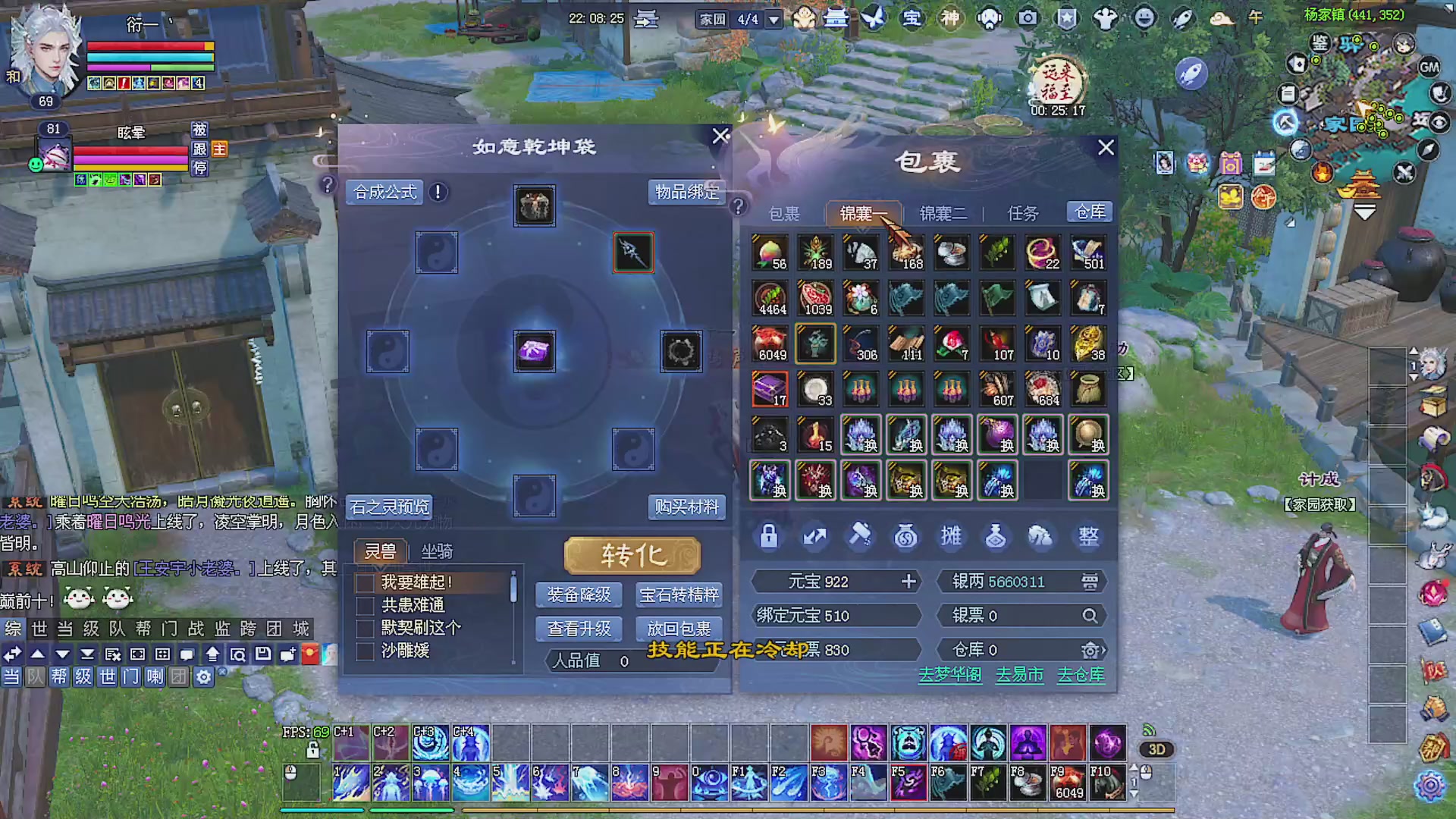Check the 我要雄起! checkbox in the spirit beast list
Screen dimensions: 1456x819
(364, 582)
